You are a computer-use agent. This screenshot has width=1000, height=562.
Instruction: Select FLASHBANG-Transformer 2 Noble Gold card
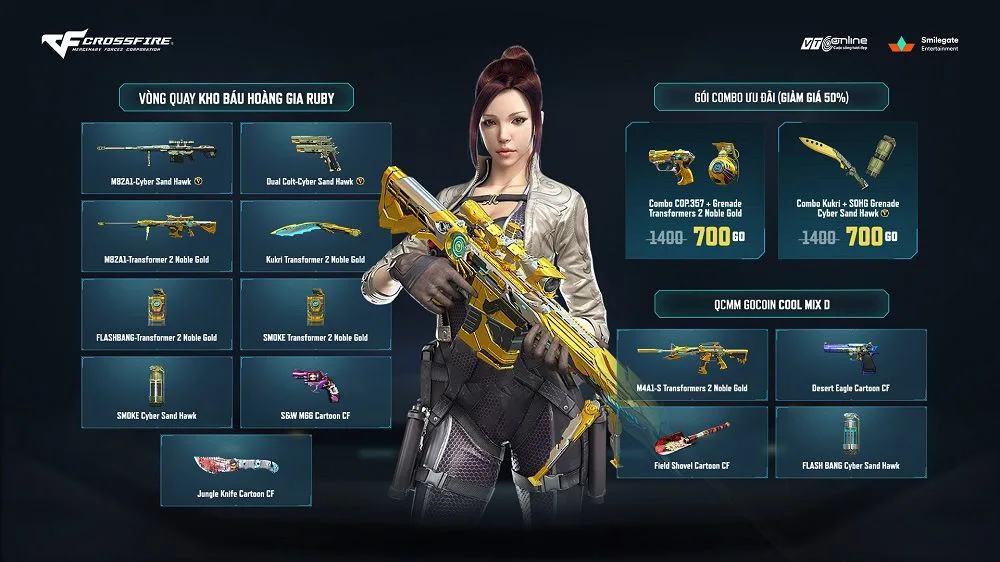(x=157, y=314)
